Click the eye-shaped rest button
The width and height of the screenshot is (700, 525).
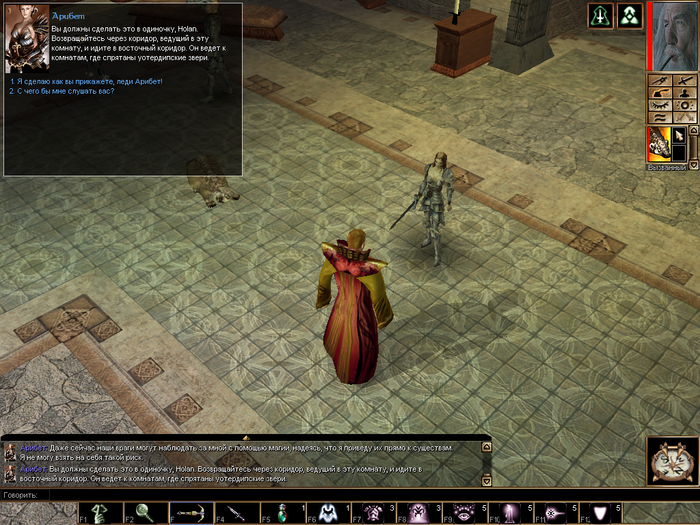point(659,105)
